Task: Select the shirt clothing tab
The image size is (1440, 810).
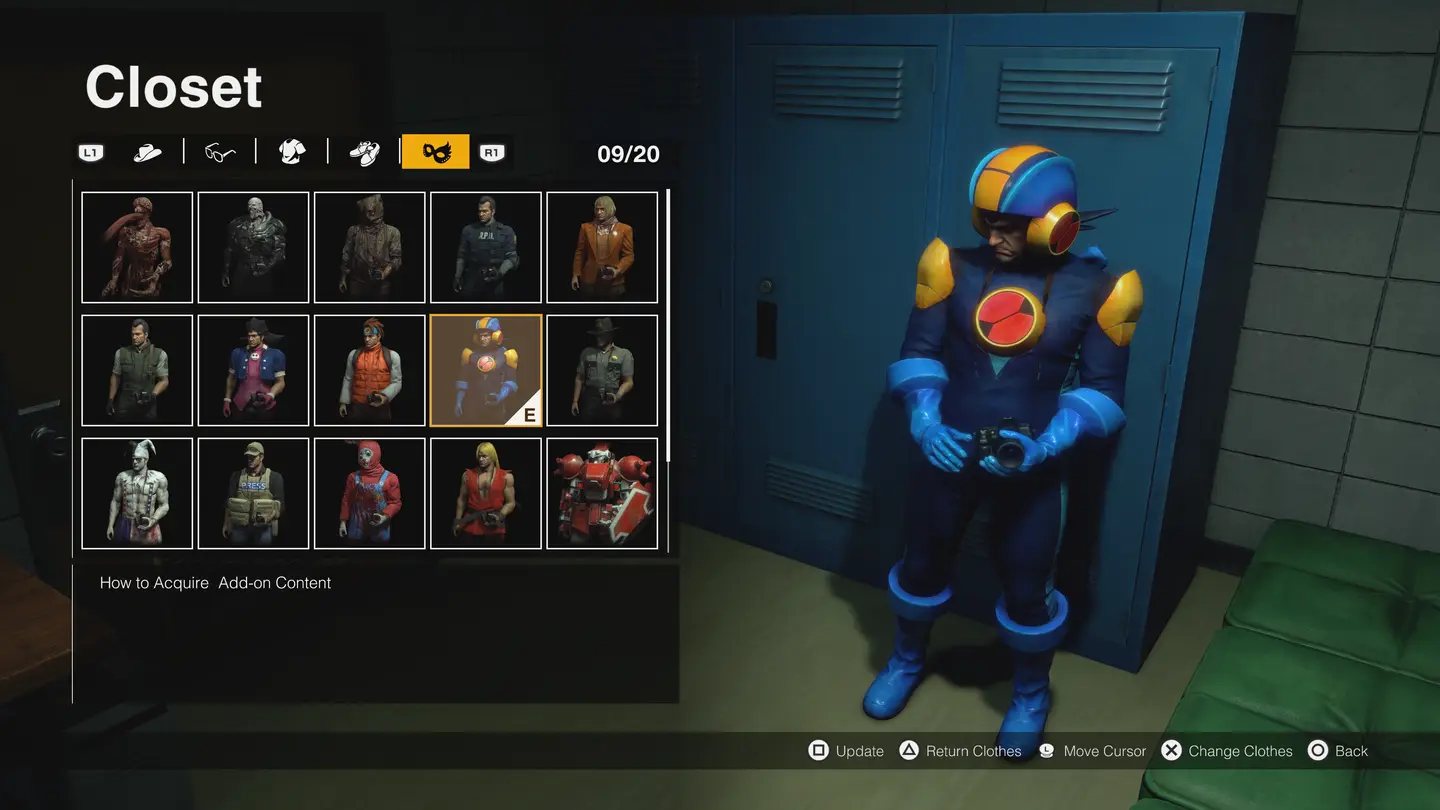Action: tap(292, 152)
